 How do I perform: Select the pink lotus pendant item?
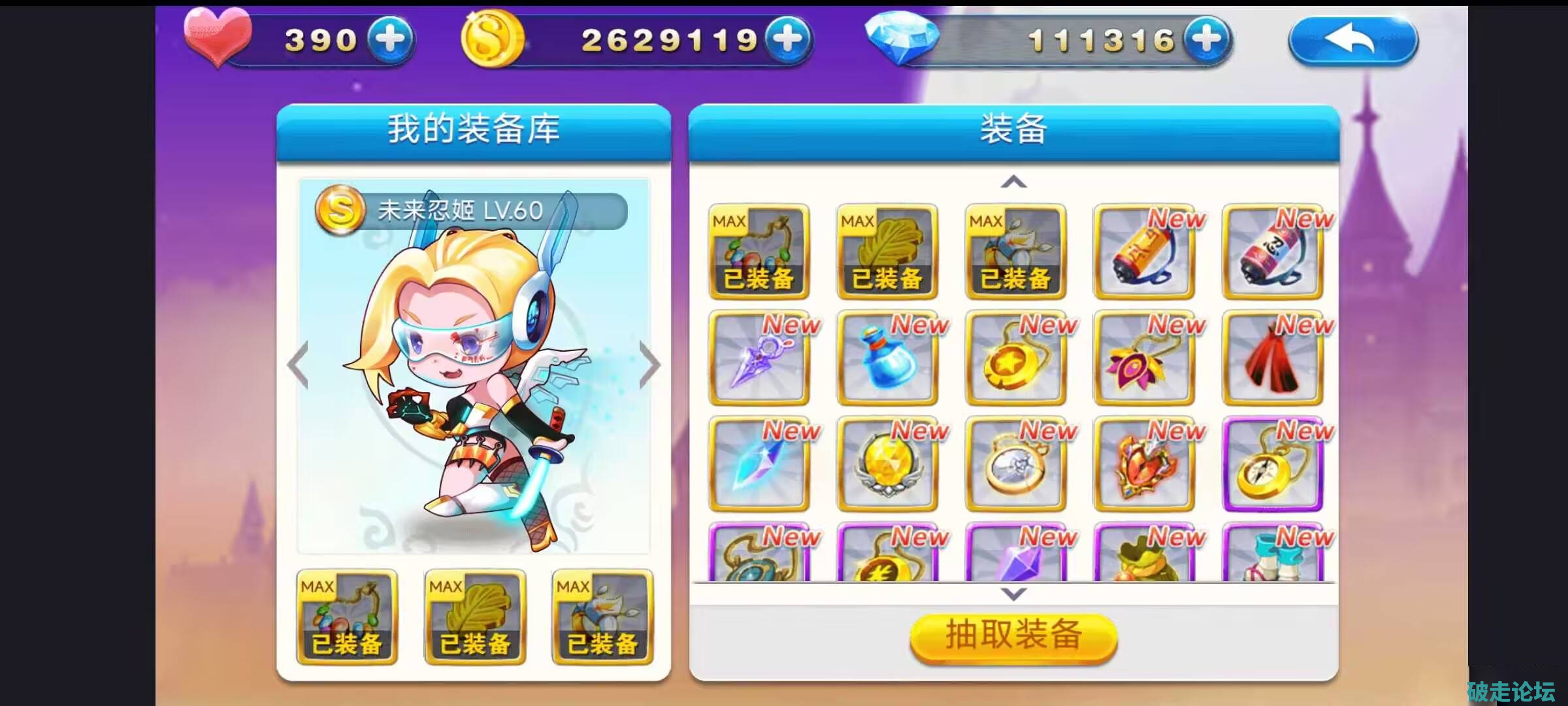coord(1143,358)
